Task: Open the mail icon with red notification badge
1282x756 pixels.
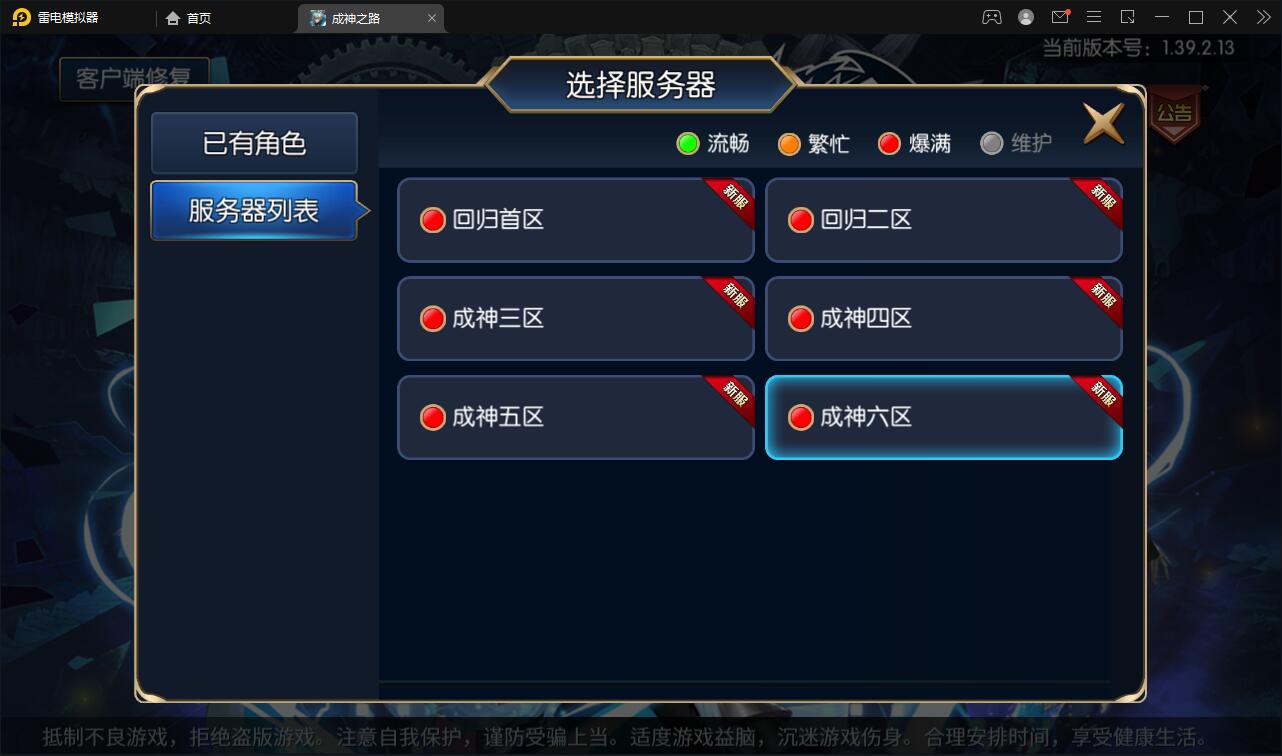Action: point(1060,17)
